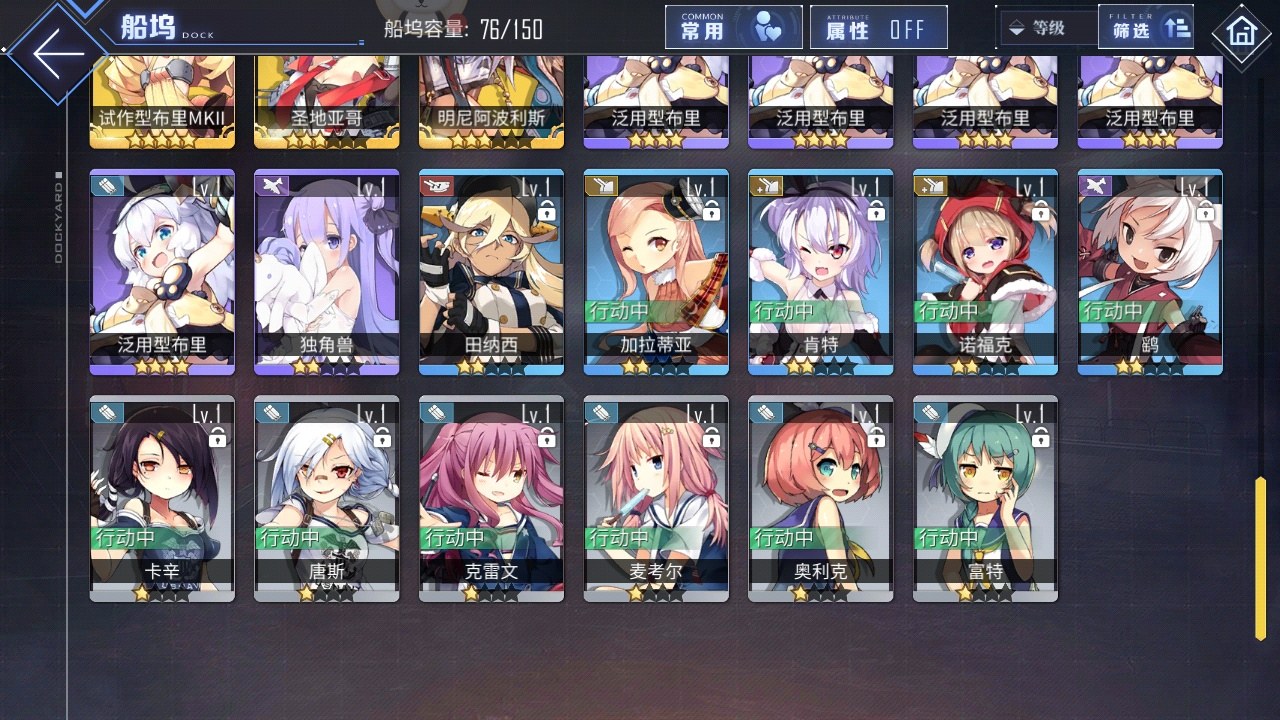Viewport: 1280px width, 720px height.
Task: Select the 诺福克 ship card
Action: point(985,272)
